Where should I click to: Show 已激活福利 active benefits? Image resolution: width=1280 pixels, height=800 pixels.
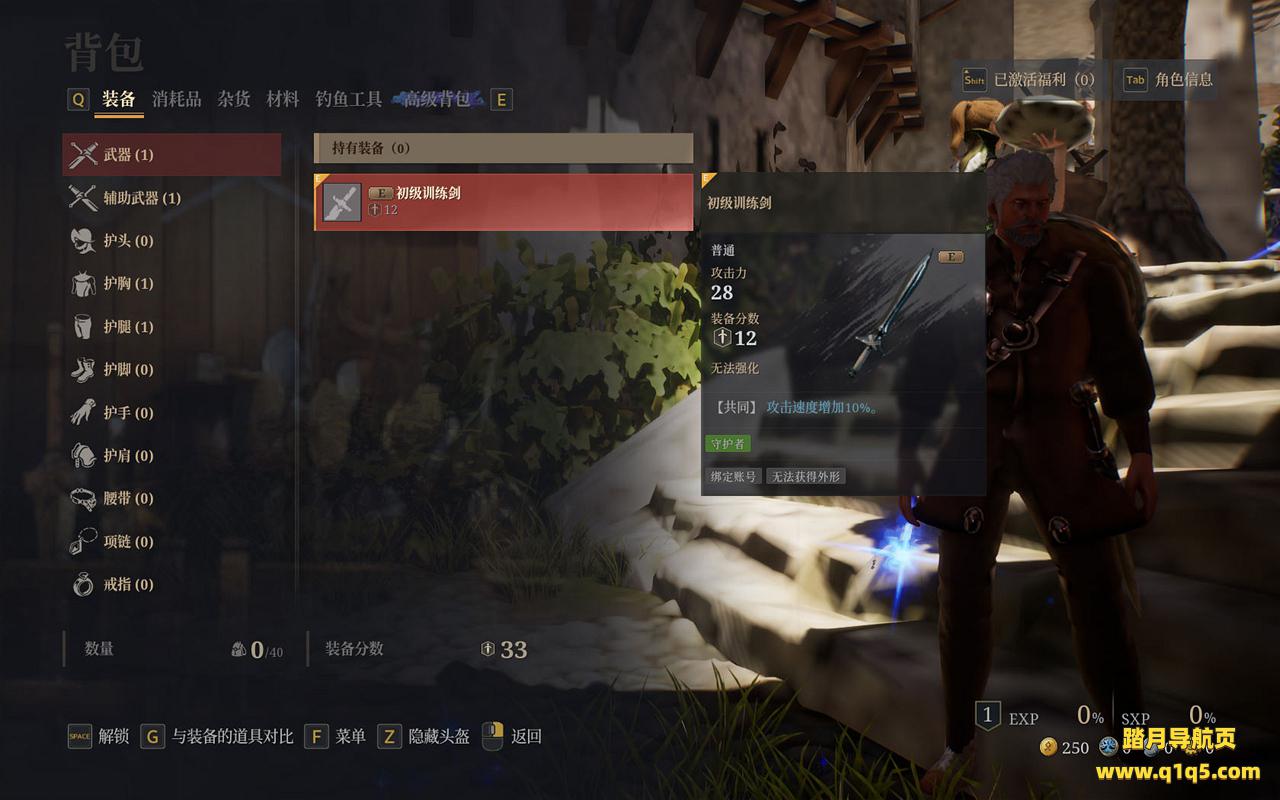(1029, 80)
